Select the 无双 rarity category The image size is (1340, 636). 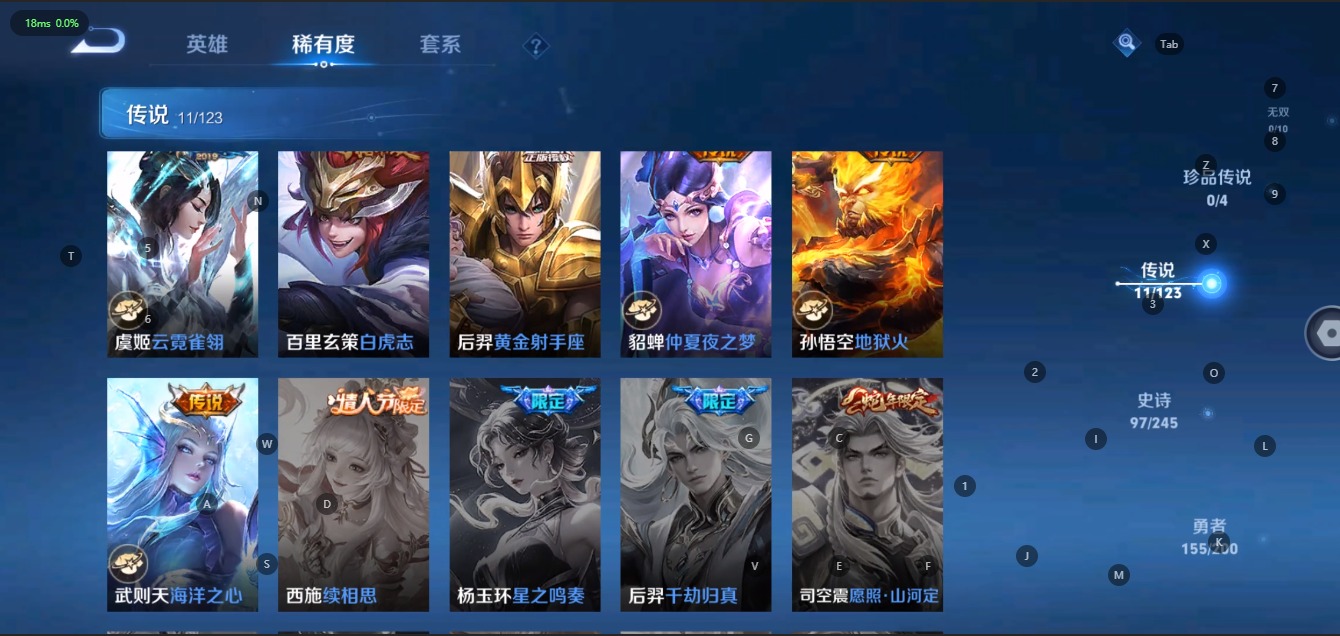coord(1278,118)
